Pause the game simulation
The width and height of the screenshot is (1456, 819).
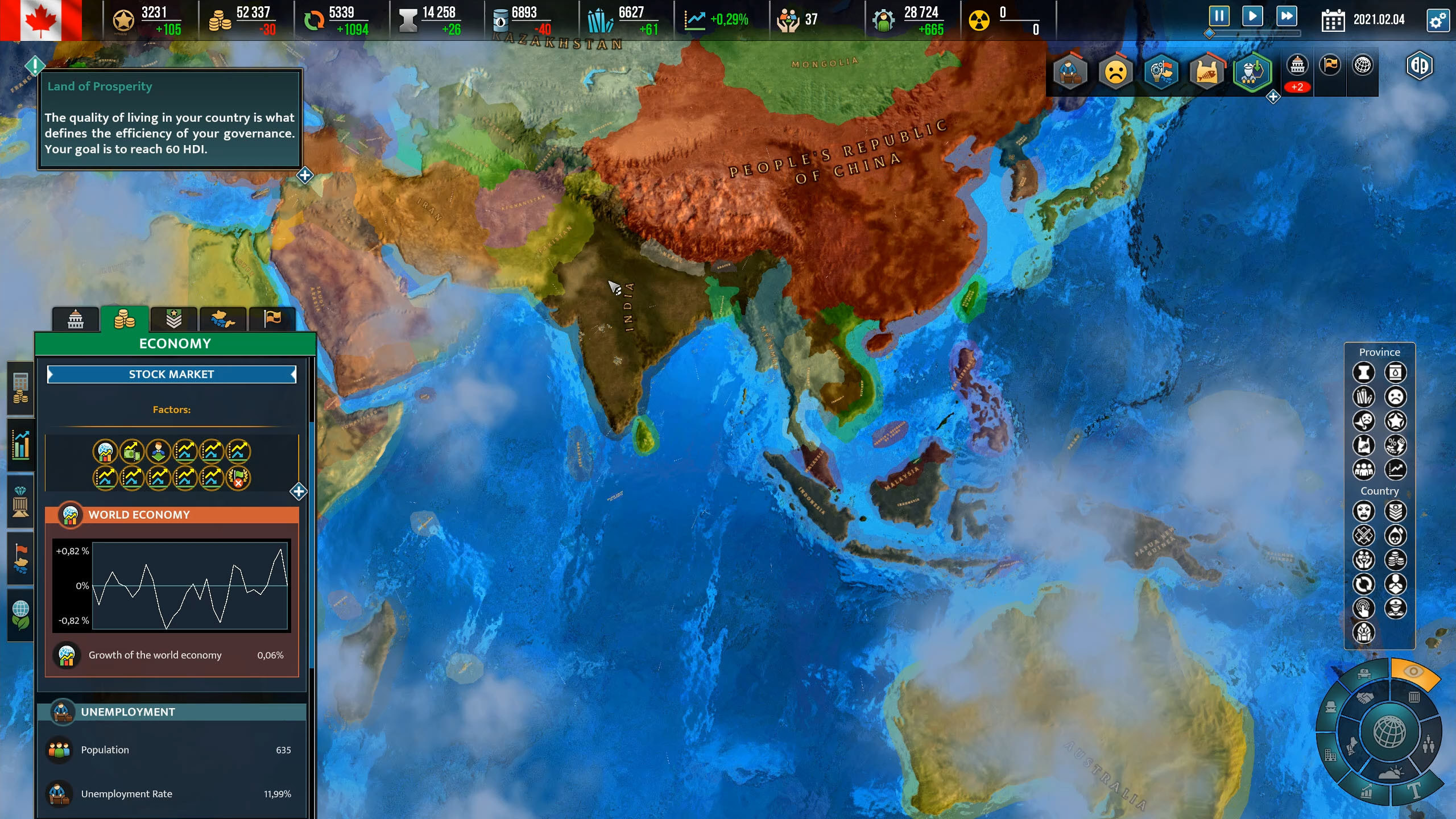tap(1220, 16)
